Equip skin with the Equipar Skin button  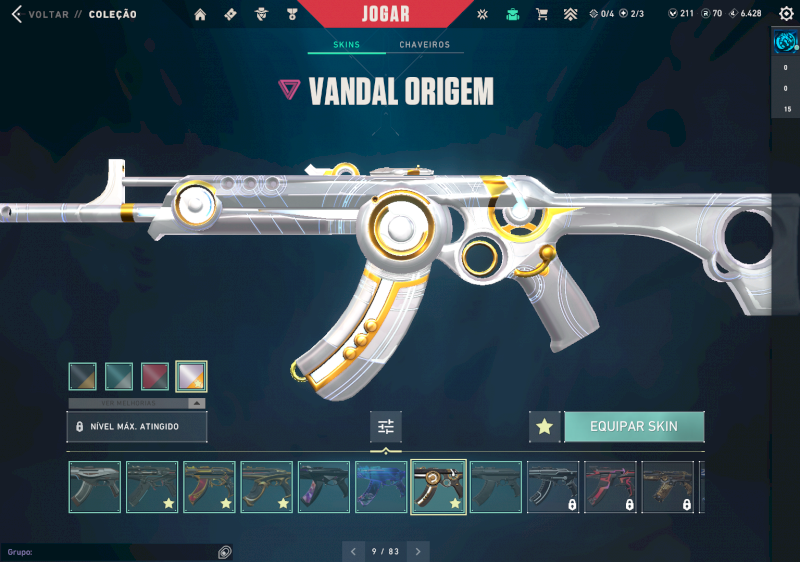tap(634, 426)
